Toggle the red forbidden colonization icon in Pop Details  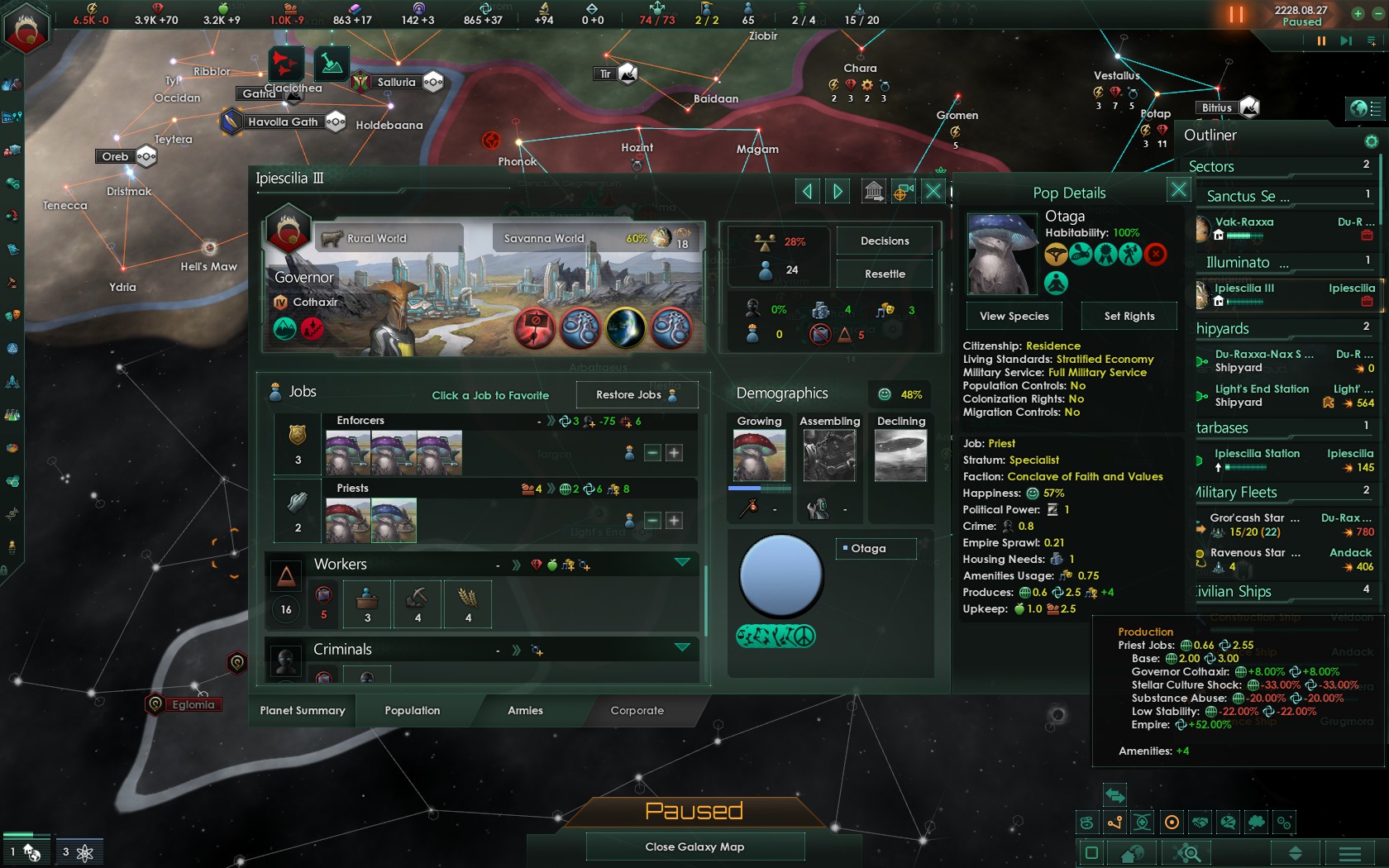(1155, 255)
